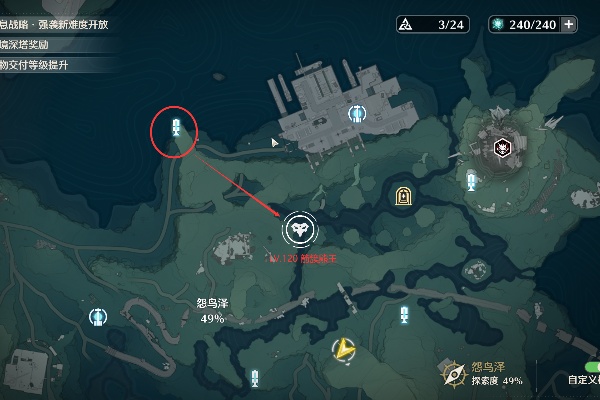Open the golden doorway map marker
600x400 pixels.
pos(402,197)
